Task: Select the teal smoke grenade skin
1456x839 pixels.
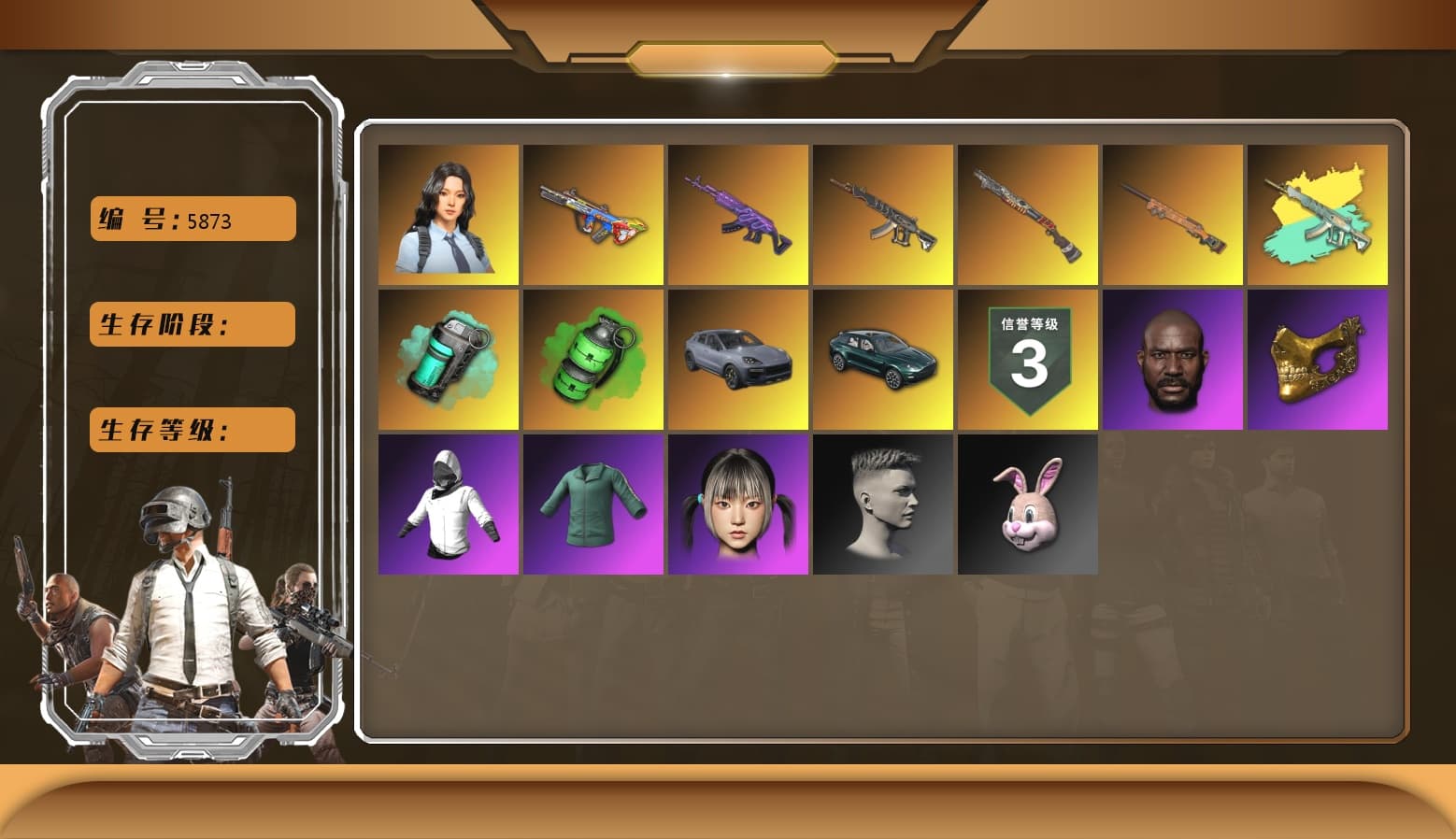Action: [x=448, y=359]
